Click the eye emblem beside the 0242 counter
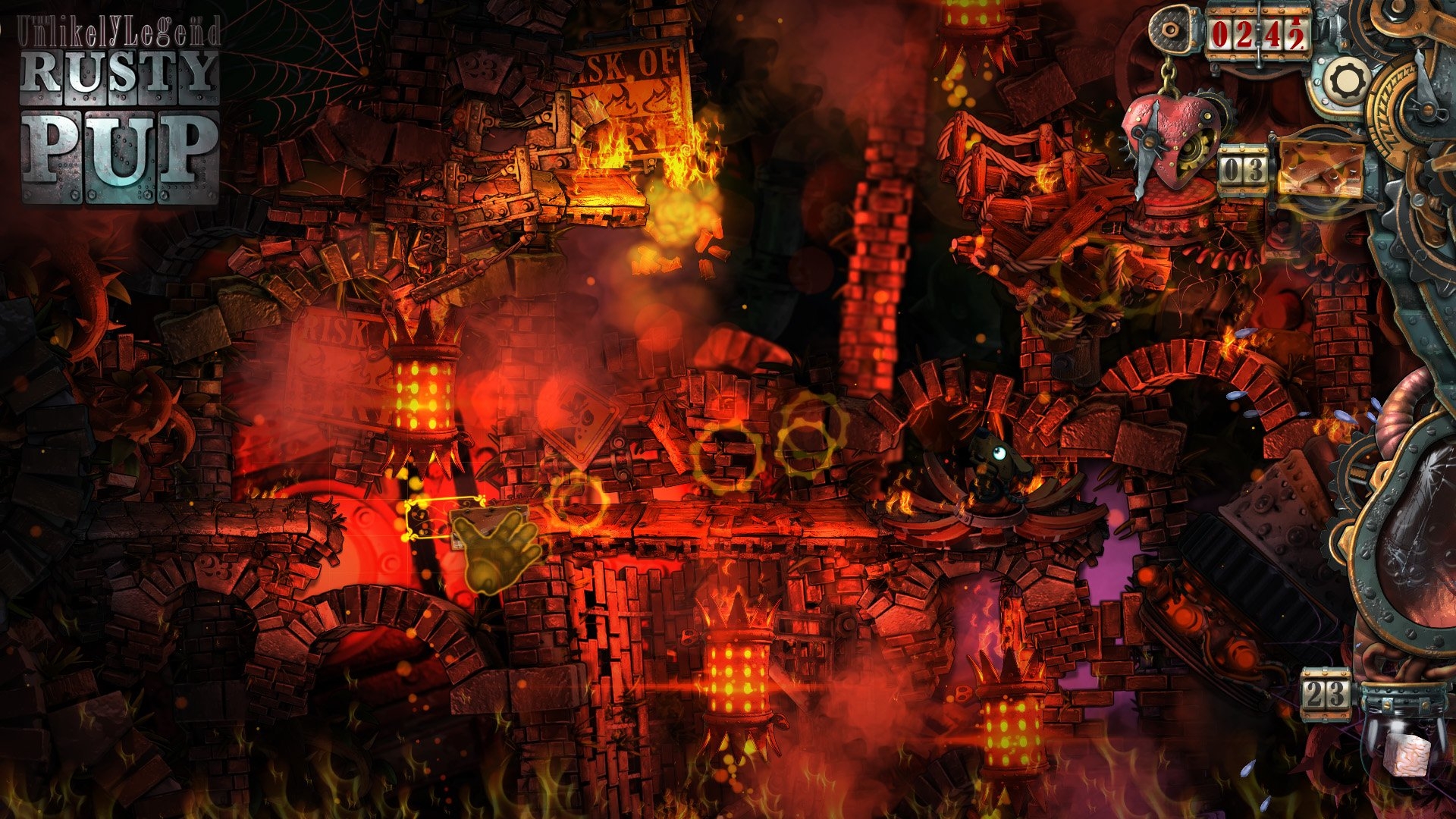 coord(1171,30)
